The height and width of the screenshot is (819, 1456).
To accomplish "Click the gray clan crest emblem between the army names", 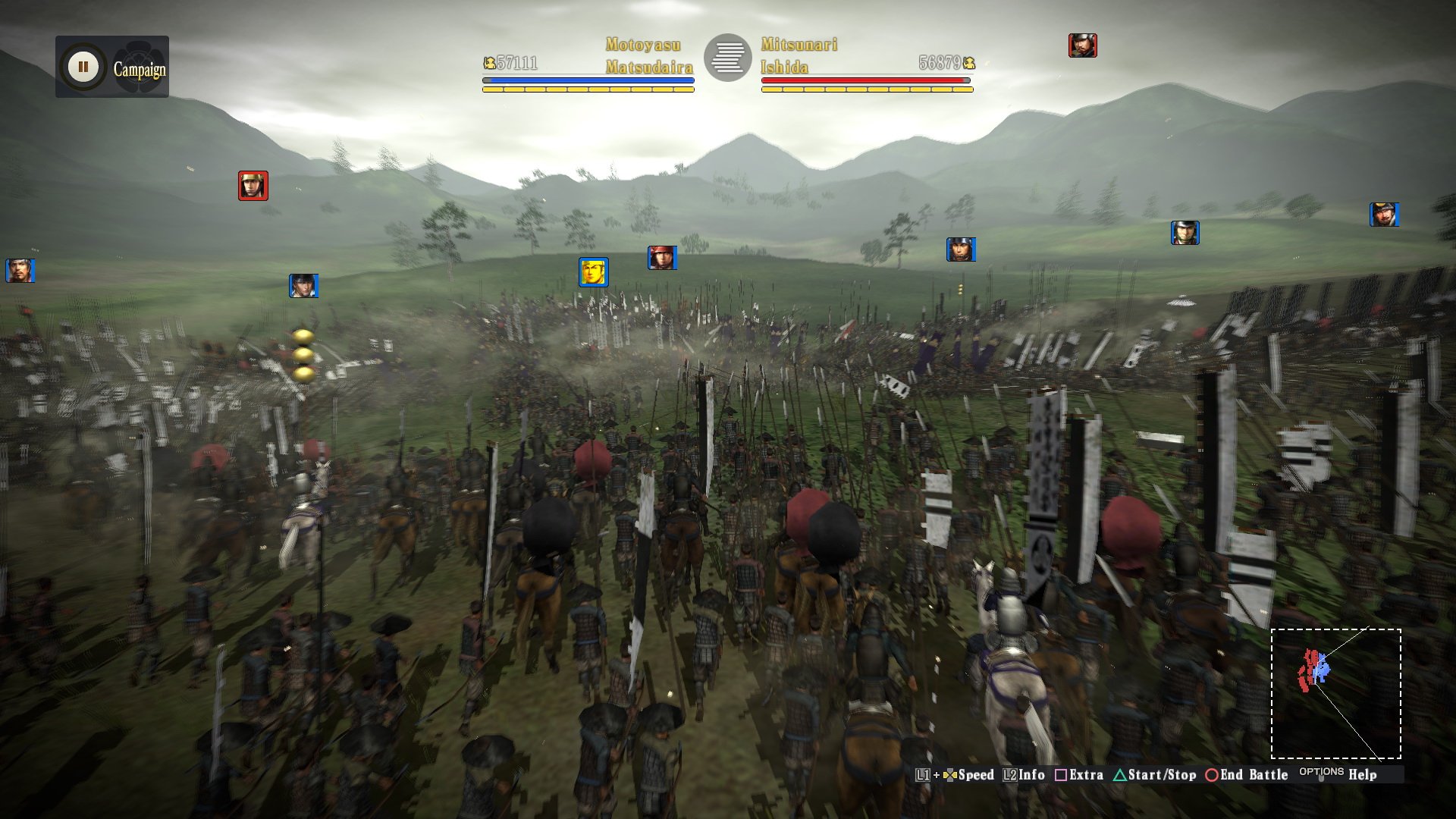I will pyautogui.click(x=728, y=57).
